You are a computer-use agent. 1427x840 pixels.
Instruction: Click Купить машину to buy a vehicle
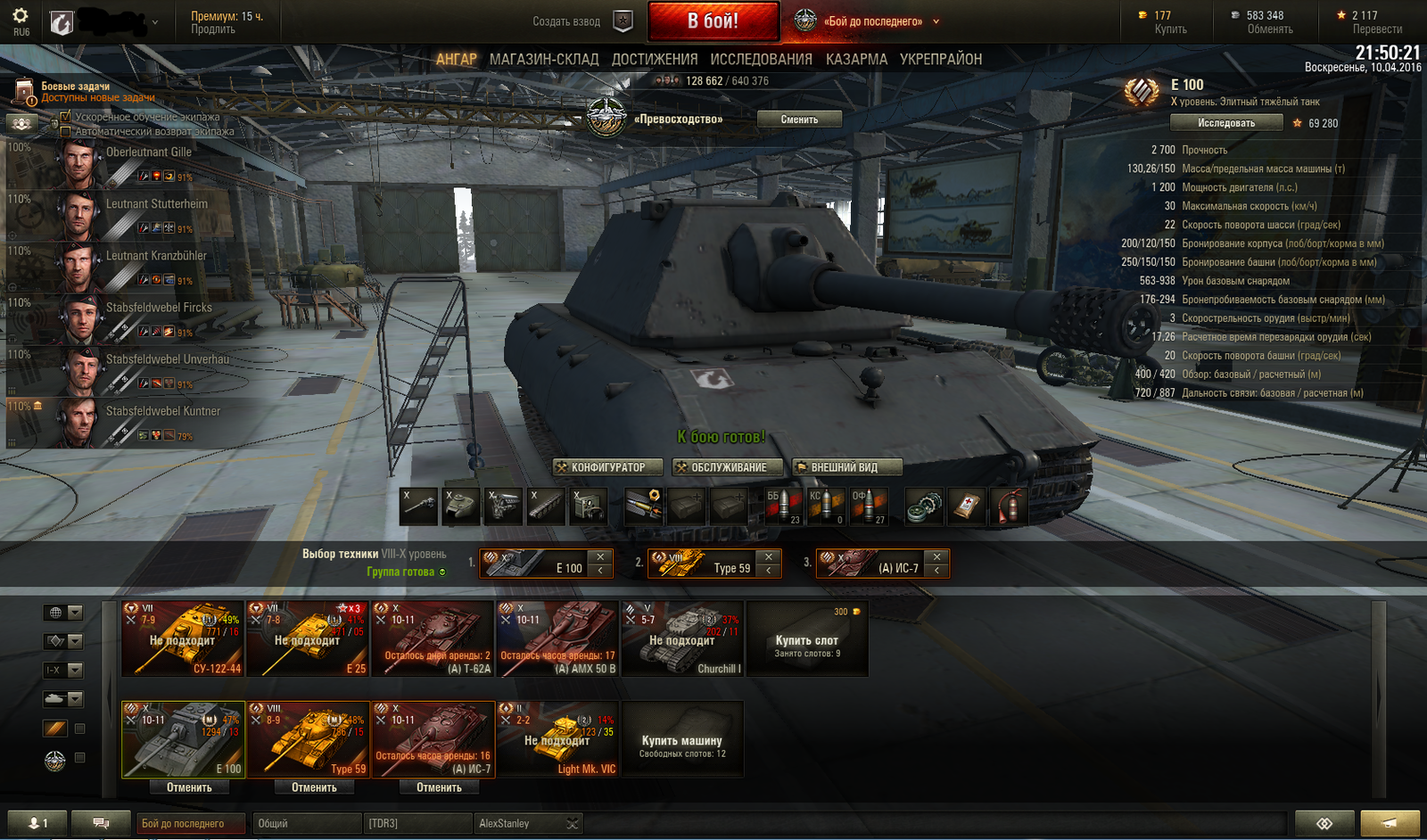tap(682, 740)
